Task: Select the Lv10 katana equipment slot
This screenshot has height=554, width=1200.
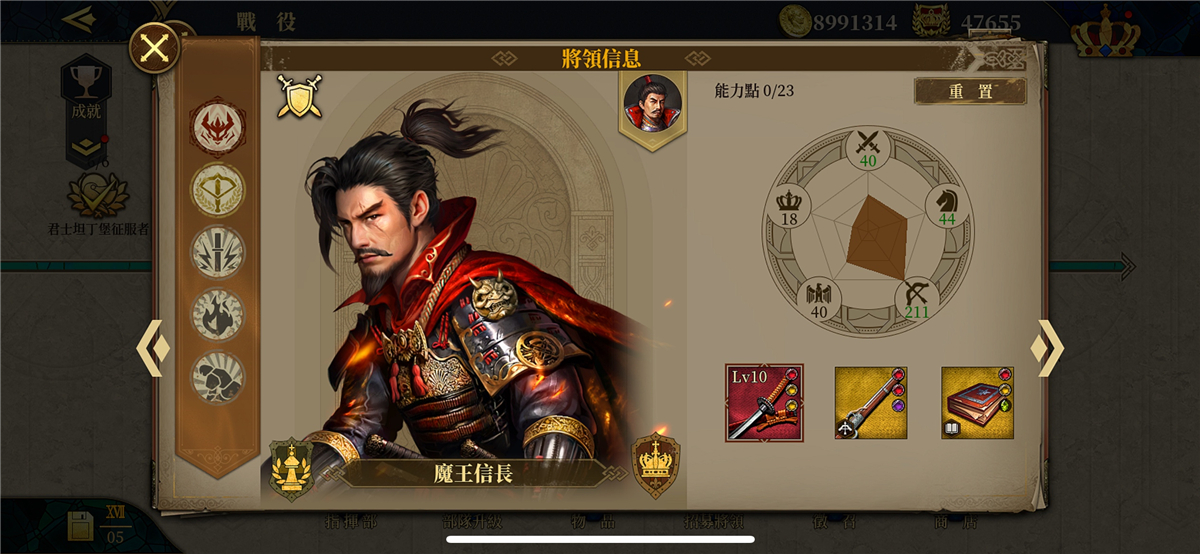Action: 764,402
